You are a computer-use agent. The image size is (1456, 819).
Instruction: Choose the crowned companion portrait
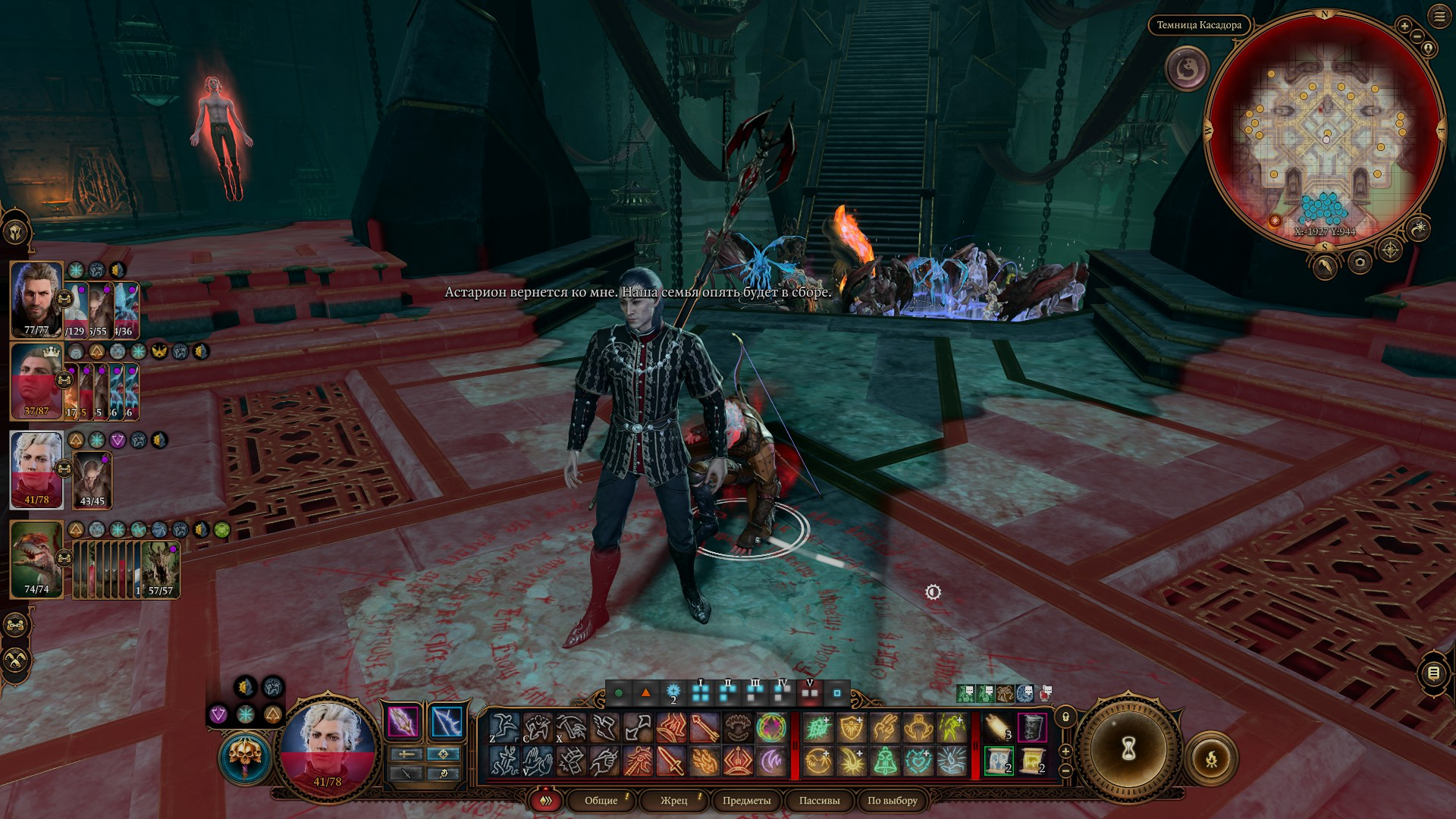(x=36, y=381)
